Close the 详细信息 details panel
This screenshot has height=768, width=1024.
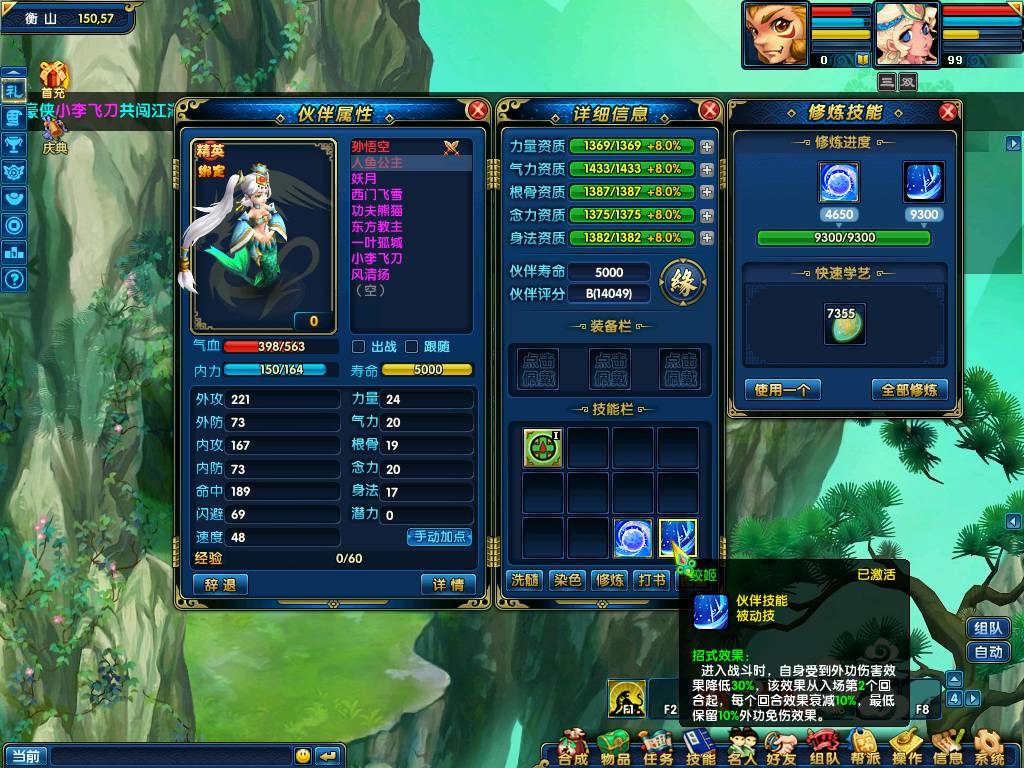pos(710,110)
